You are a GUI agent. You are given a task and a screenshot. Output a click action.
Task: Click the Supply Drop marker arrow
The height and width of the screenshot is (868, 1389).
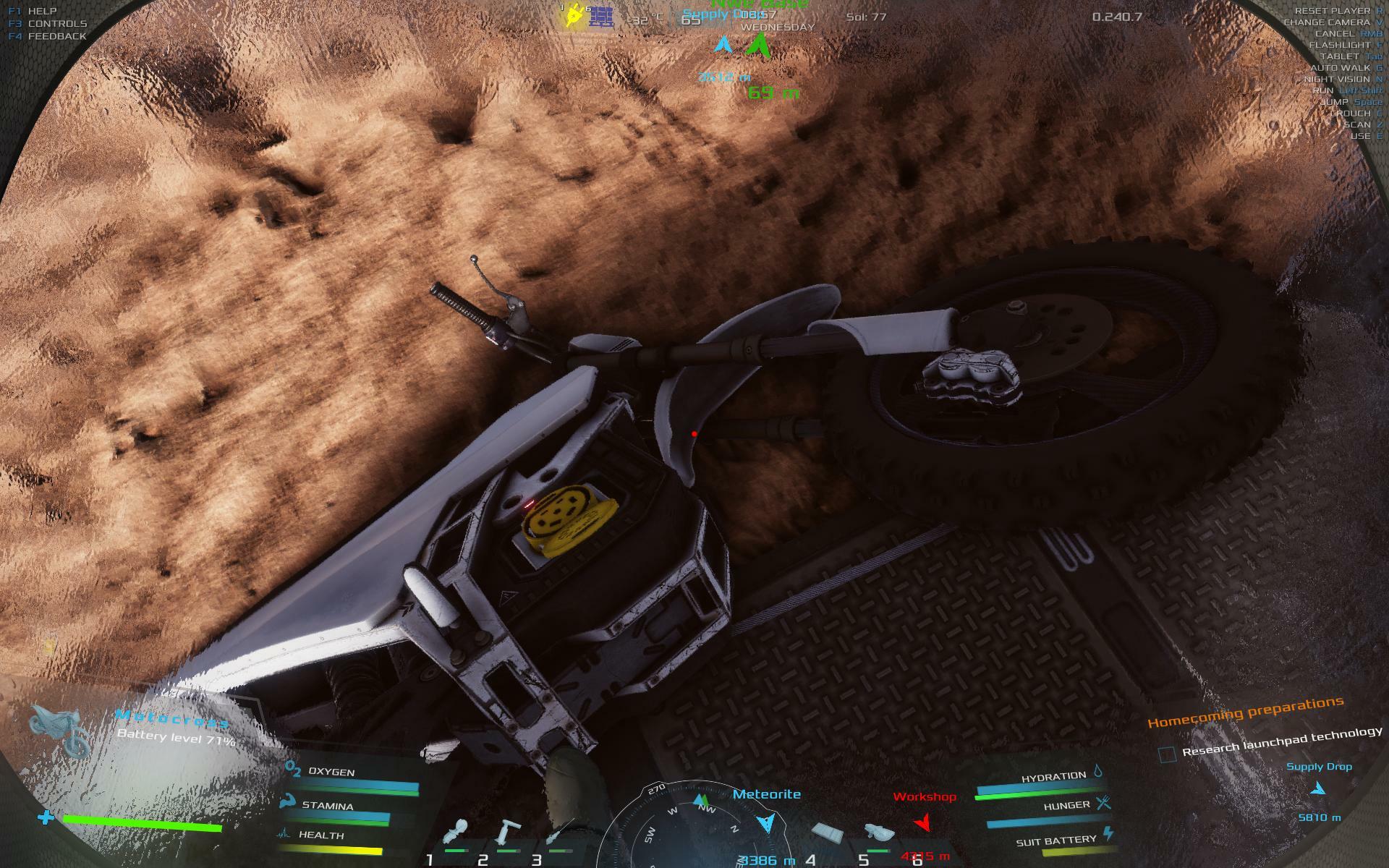coord(1318,789)
